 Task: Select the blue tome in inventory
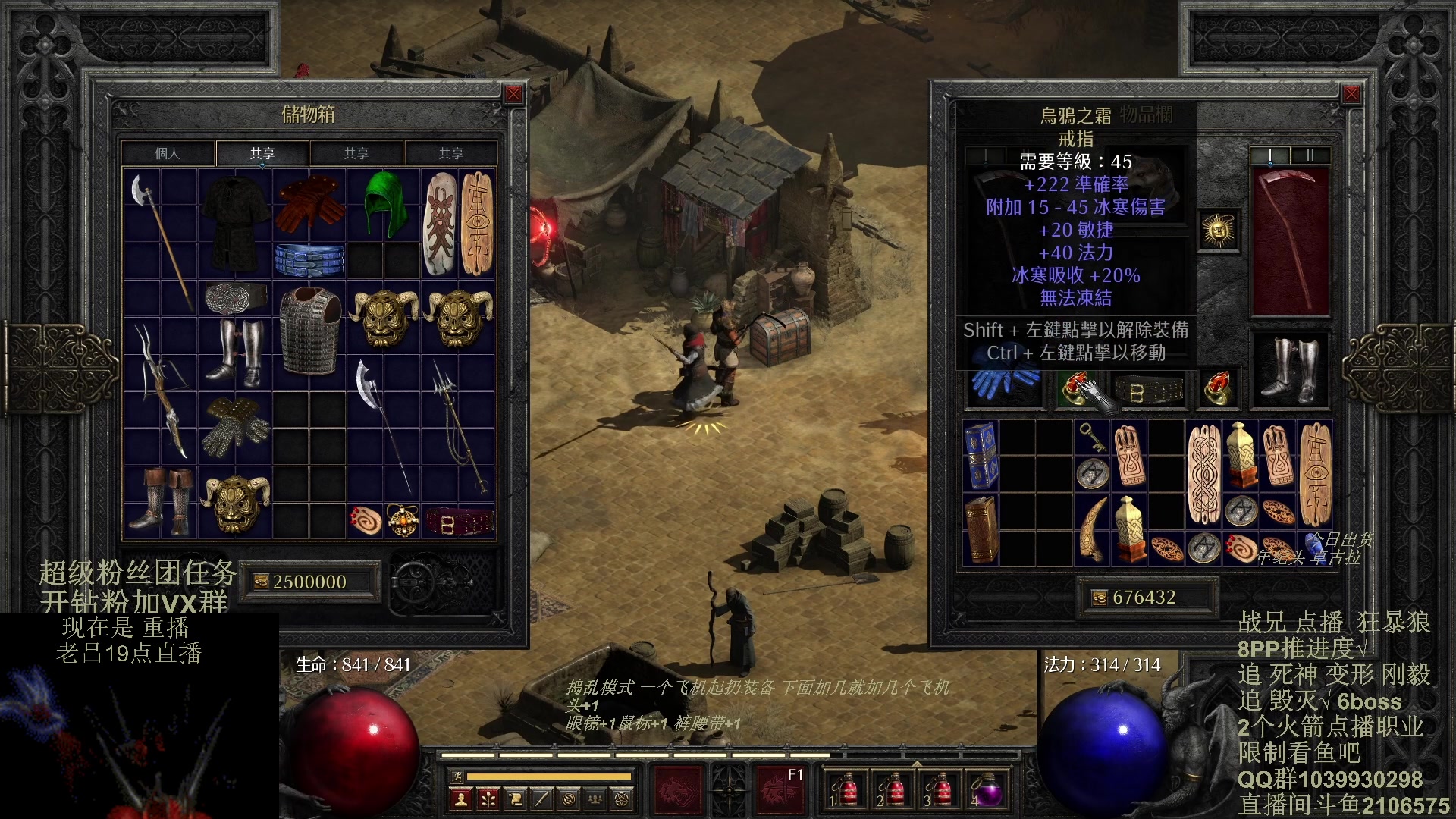coord(980,455)
